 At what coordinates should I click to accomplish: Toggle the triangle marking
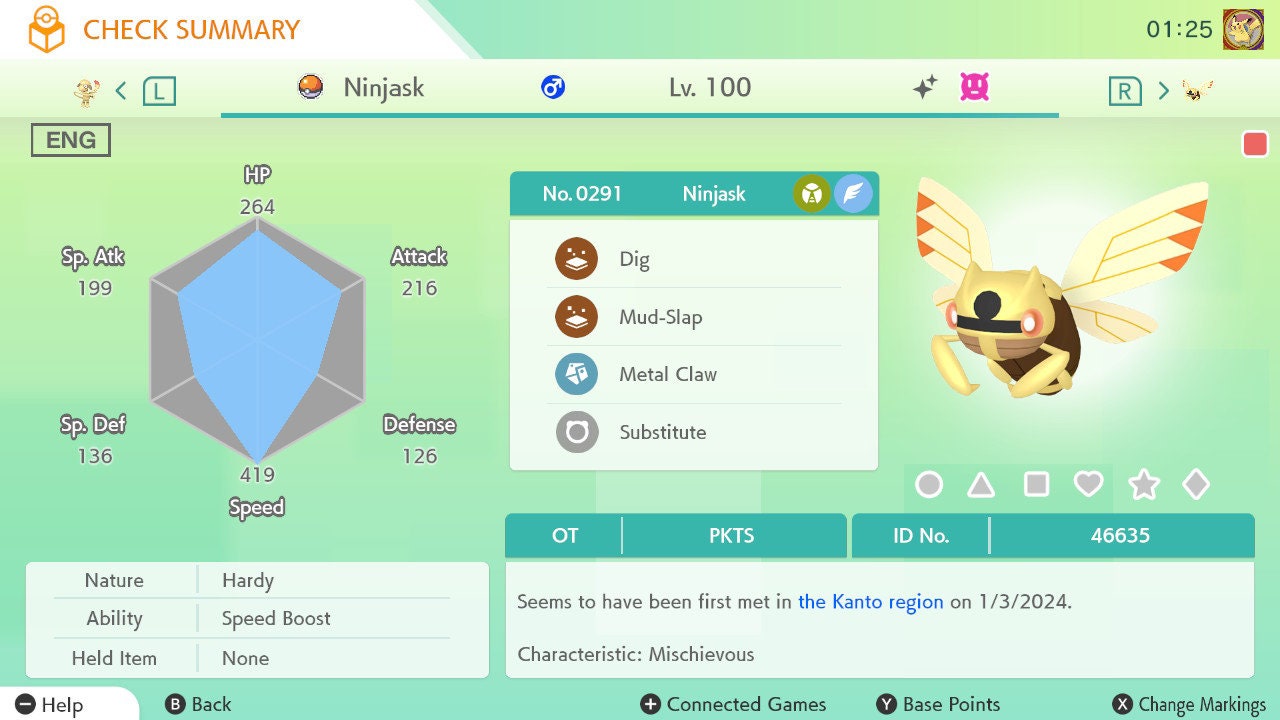[x=981, y=485]
